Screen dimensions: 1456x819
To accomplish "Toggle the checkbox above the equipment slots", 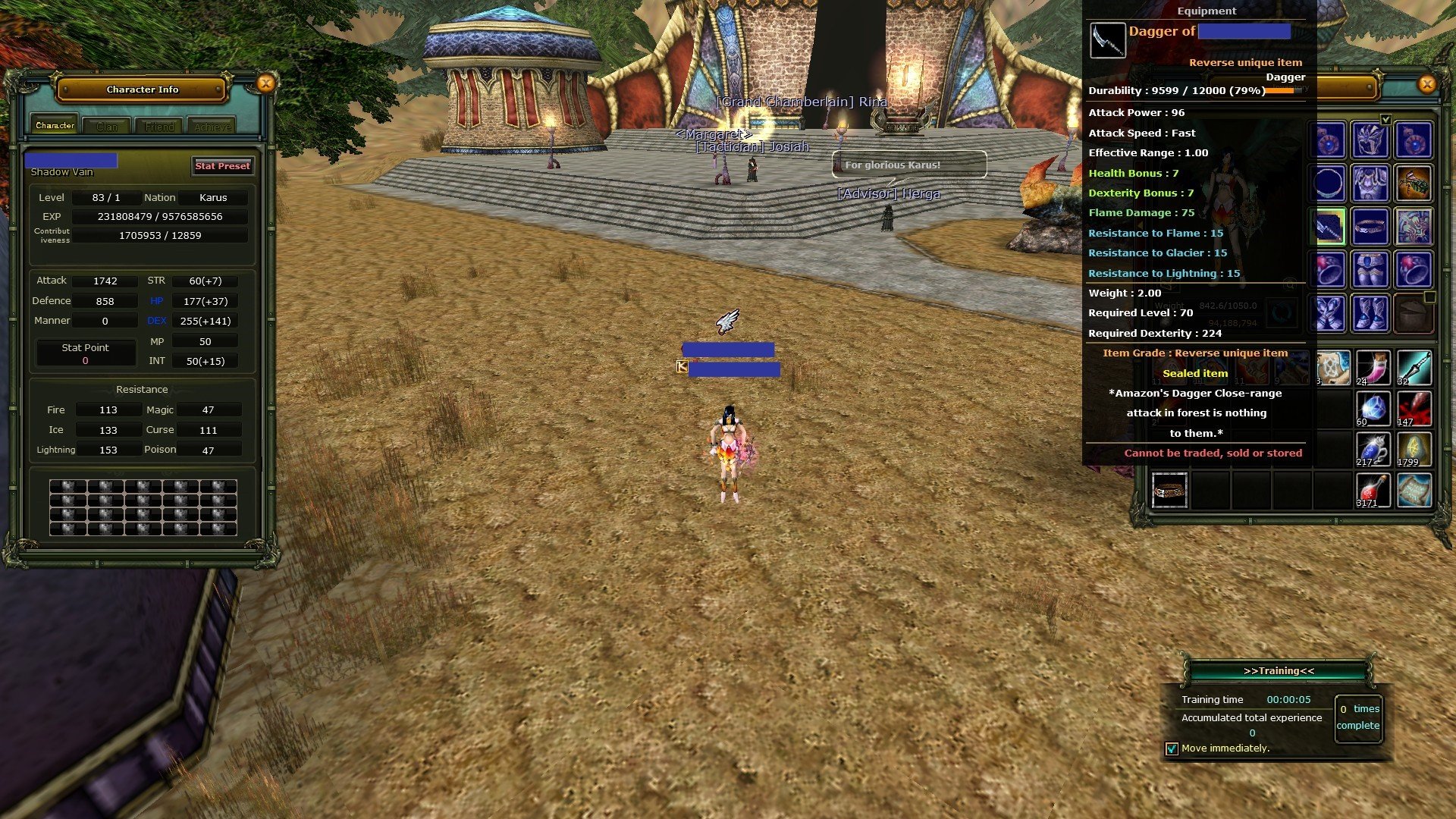I will (1386, 119).
